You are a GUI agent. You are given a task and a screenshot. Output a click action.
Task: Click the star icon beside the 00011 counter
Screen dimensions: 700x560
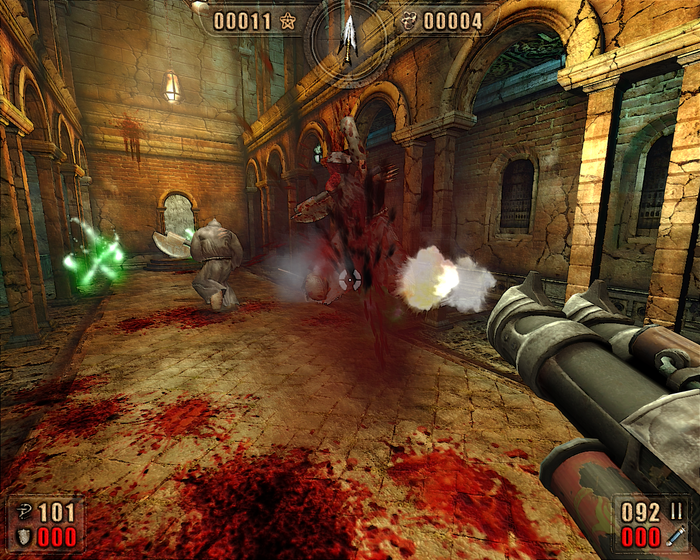[x=288, y=20]
